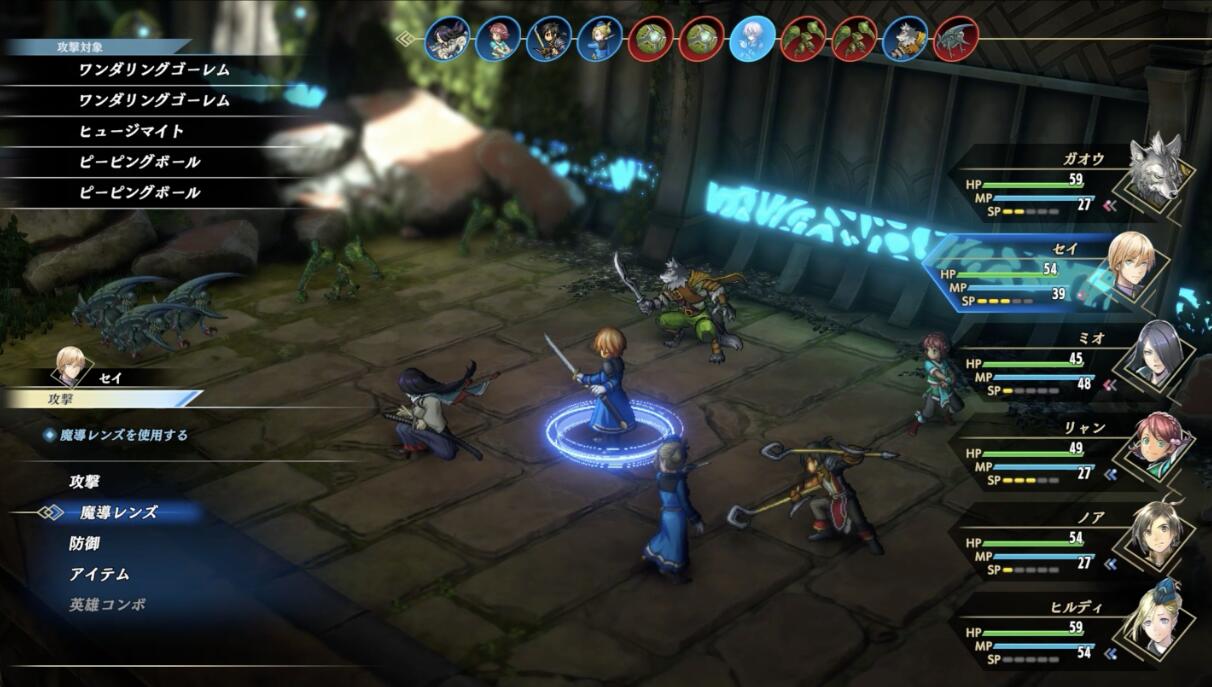1212x687 pixels.
Task: Choose リャン's party status panel
Action: 1070,452
